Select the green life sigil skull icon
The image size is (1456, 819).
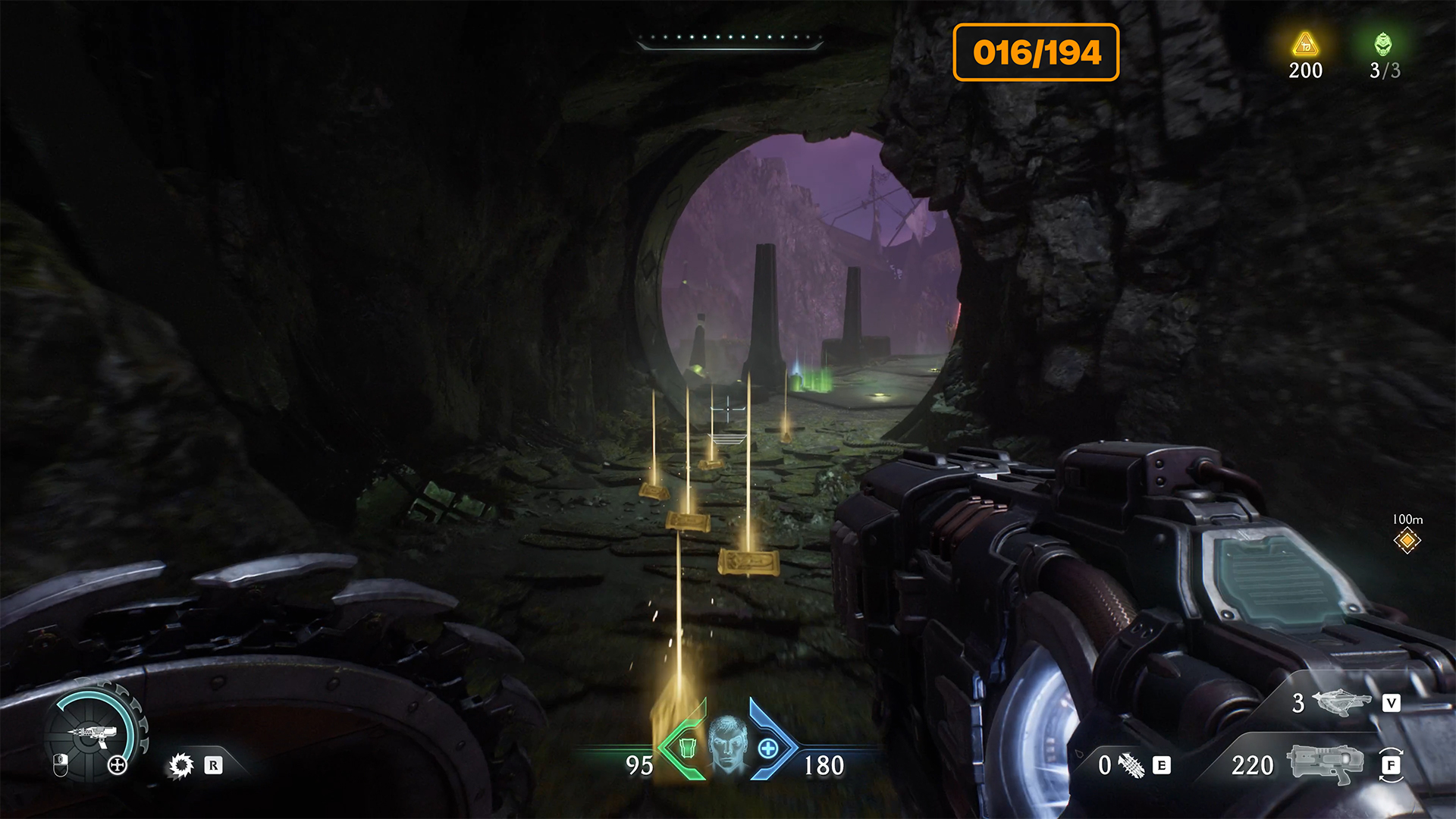pos(1383,45)
